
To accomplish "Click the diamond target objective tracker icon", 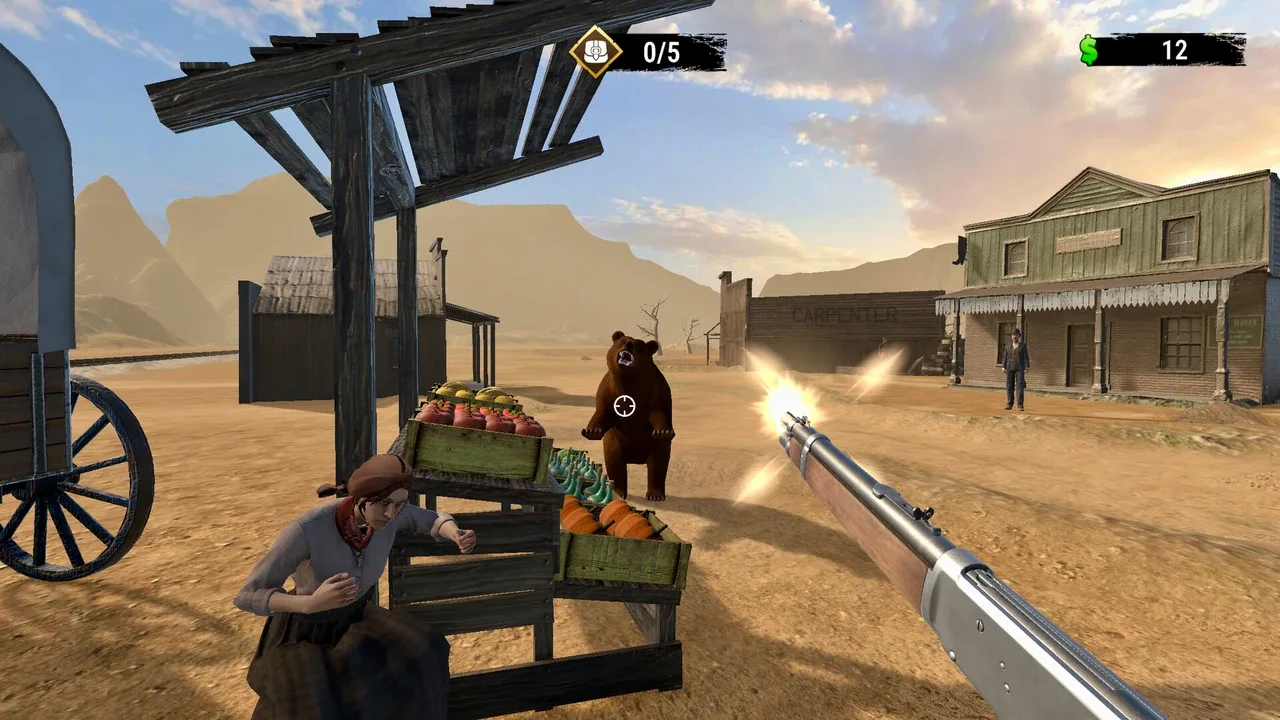I will tap(596, 51).
